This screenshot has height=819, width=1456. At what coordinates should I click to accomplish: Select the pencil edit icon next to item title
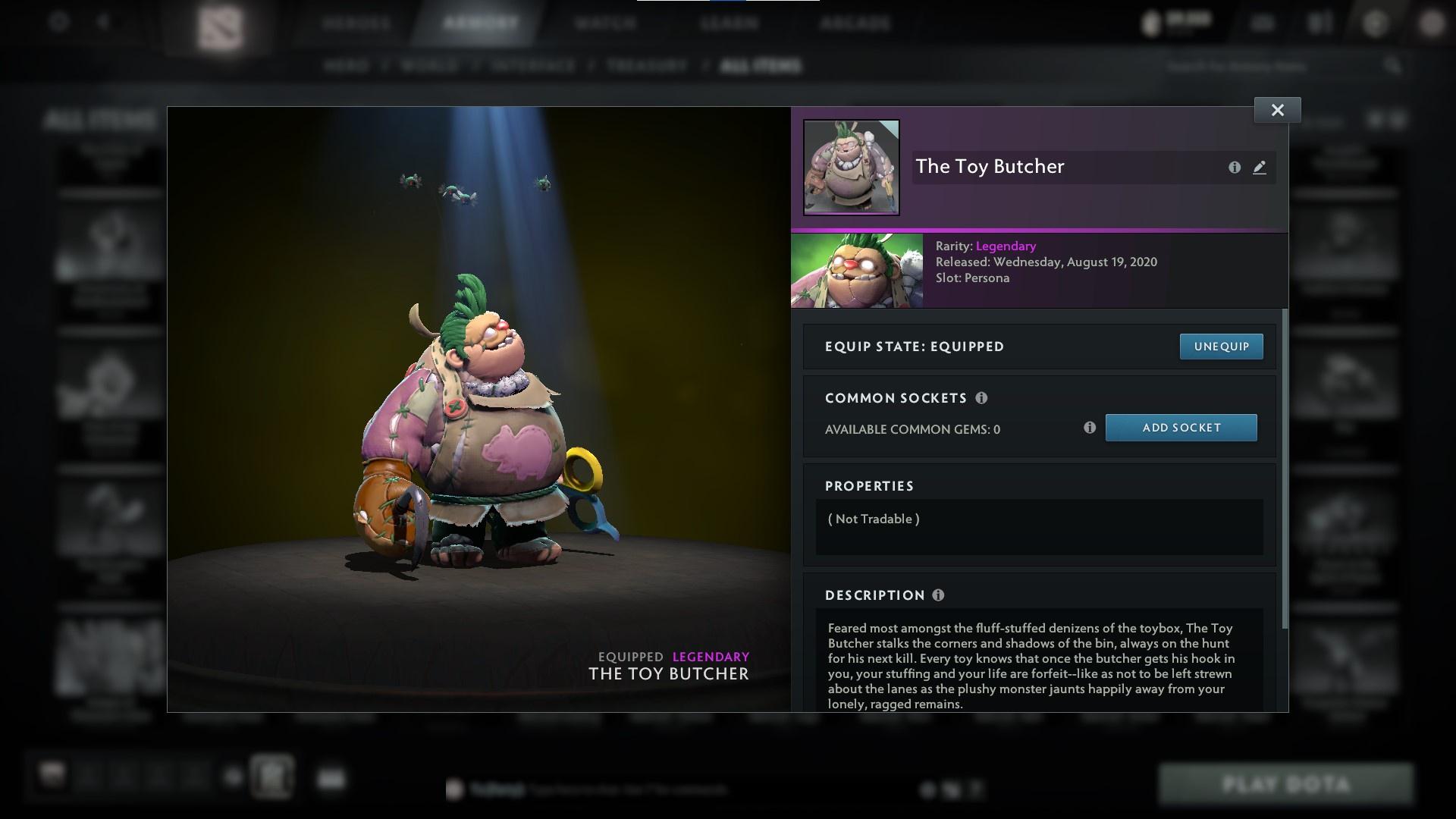click(1259, 168)
